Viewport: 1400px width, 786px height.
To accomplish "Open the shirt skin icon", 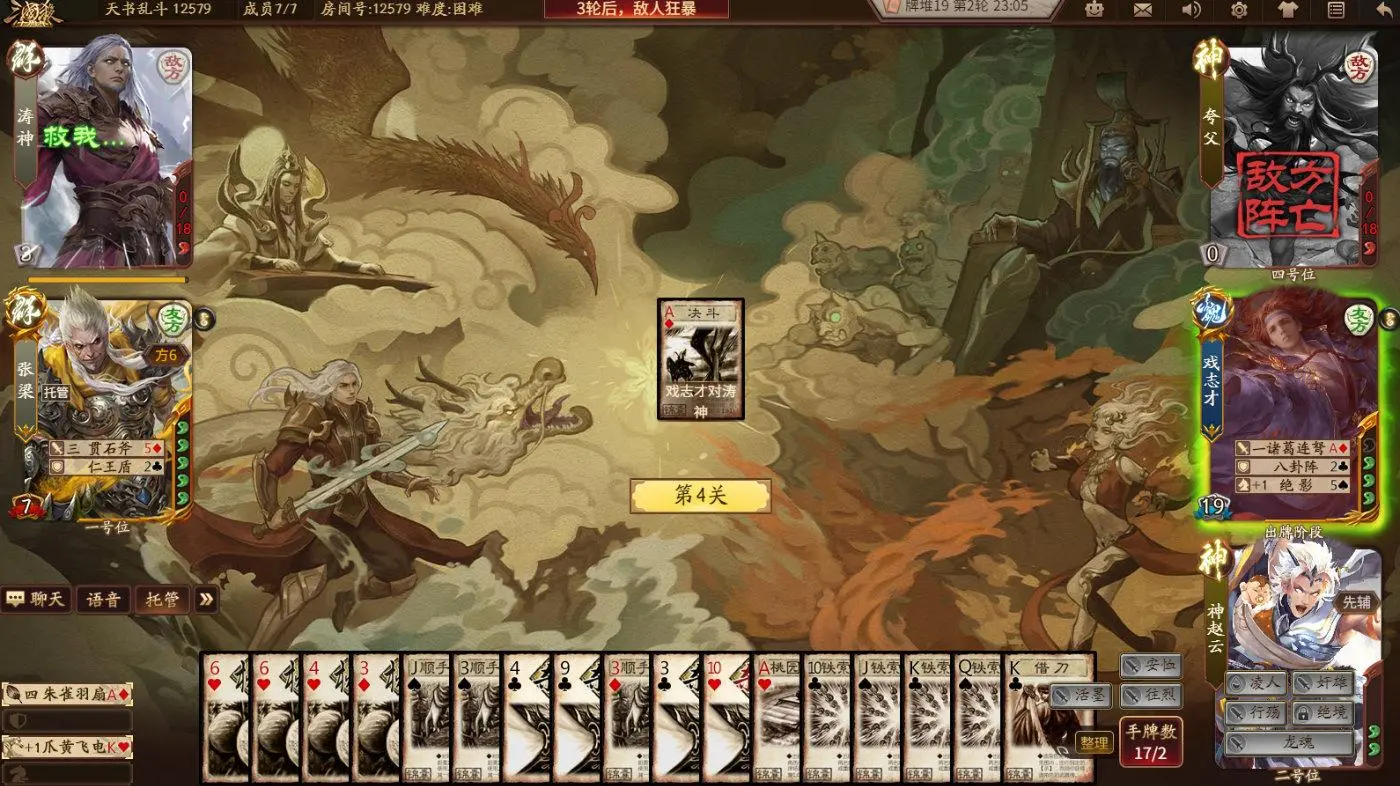I will [1288, 10].
